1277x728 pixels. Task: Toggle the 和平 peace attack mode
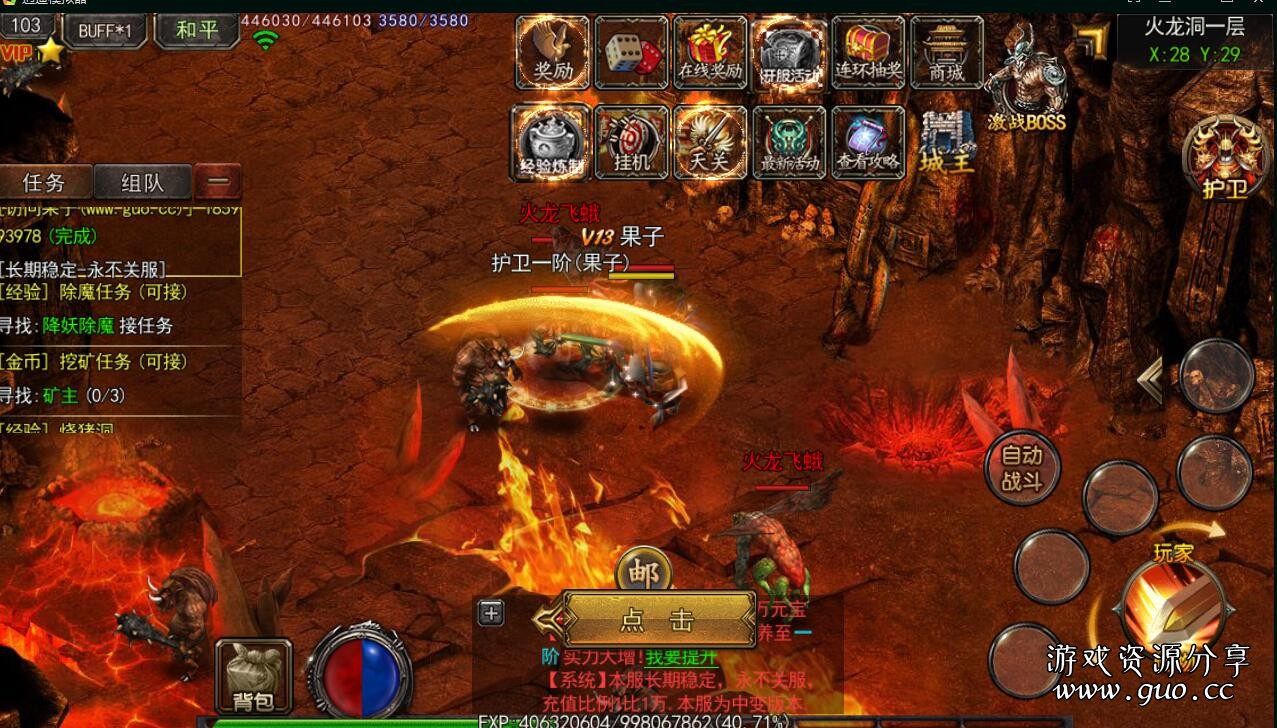[196, 30]
